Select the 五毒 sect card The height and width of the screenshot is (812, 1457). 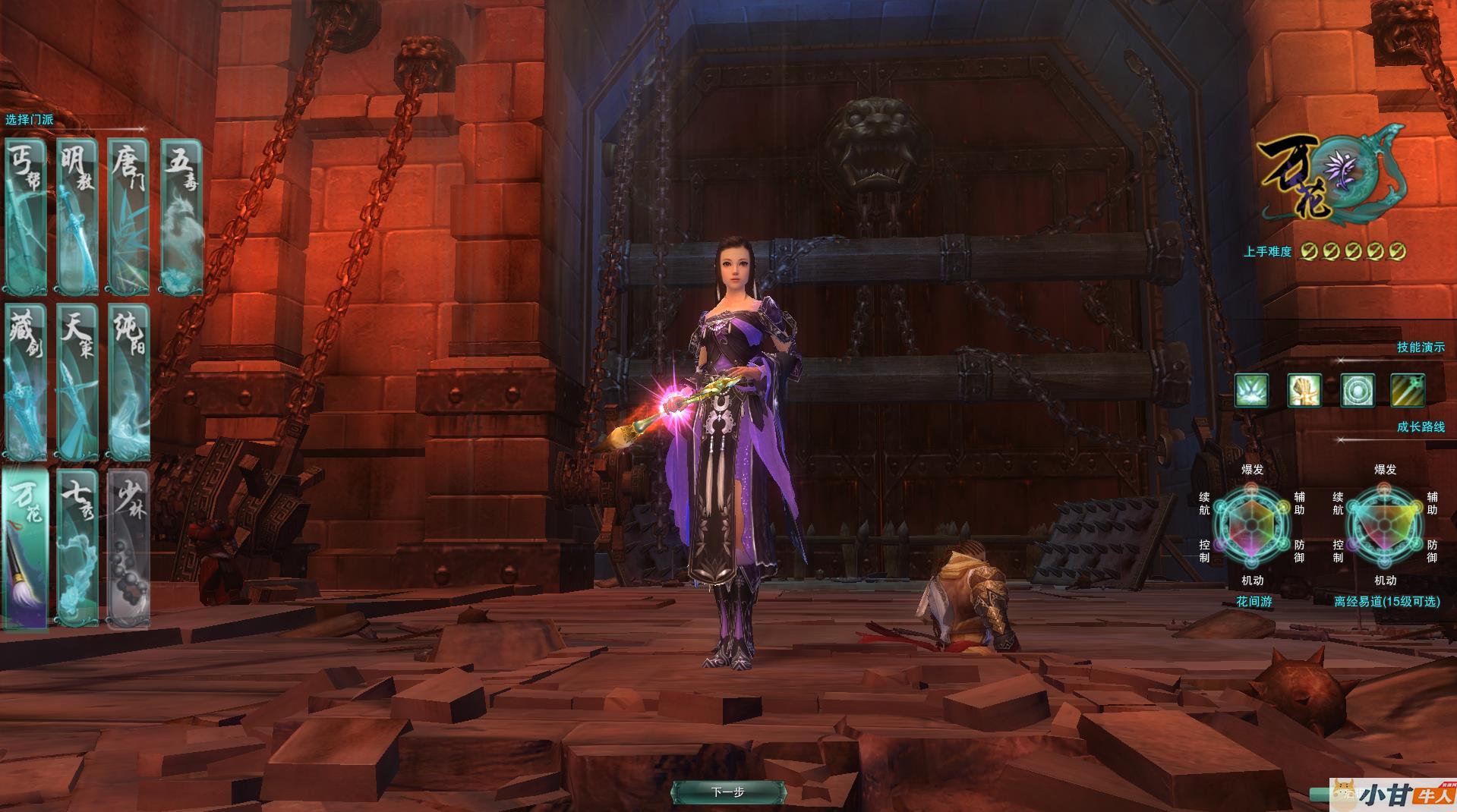pyautogui.click(x=181, y=216)
